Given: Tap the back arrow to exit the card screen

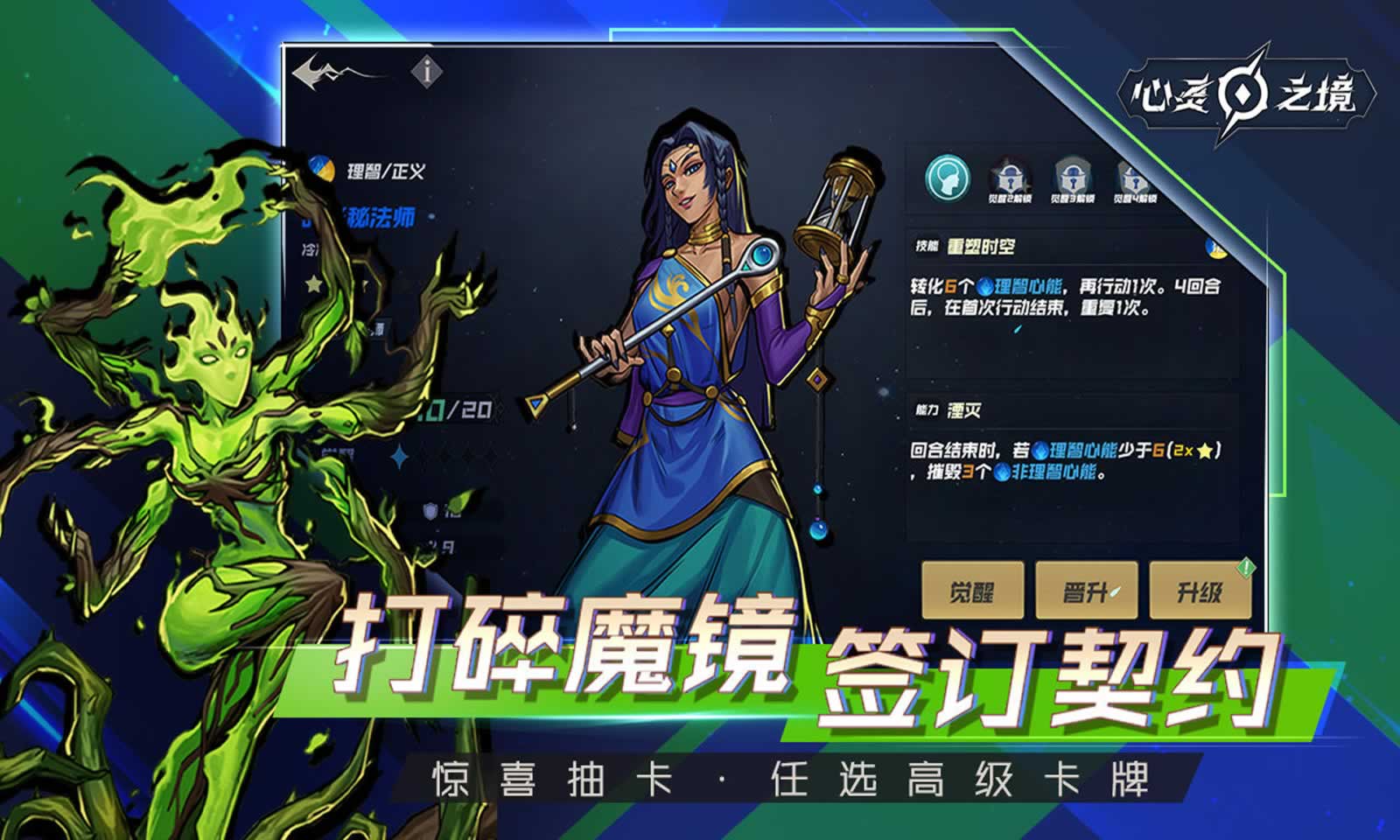Looking at the screenshot, I should [x=308, y=74].
